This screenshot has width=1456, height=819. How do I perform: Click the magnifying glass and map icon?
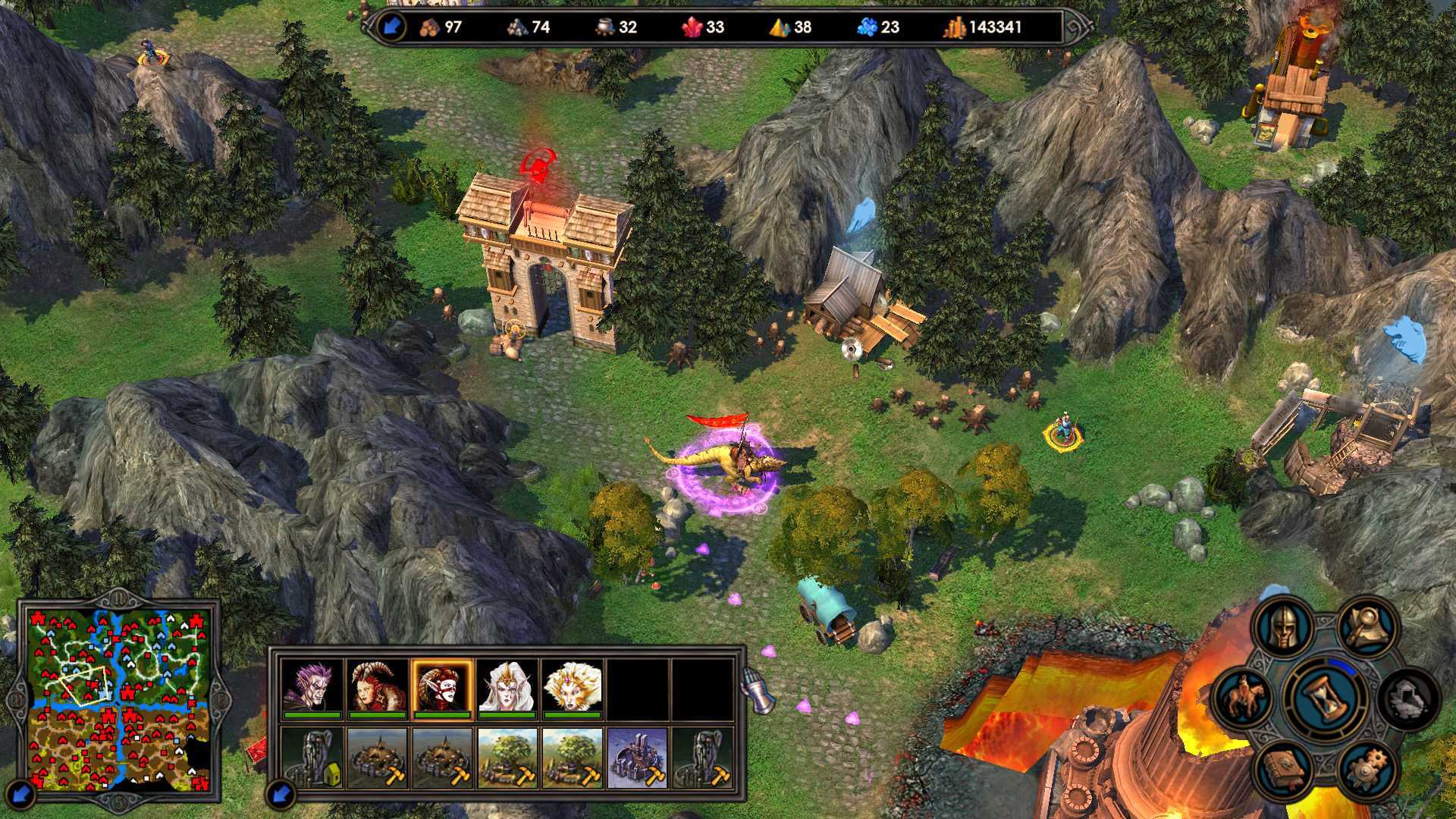(x=1368, y=626)
